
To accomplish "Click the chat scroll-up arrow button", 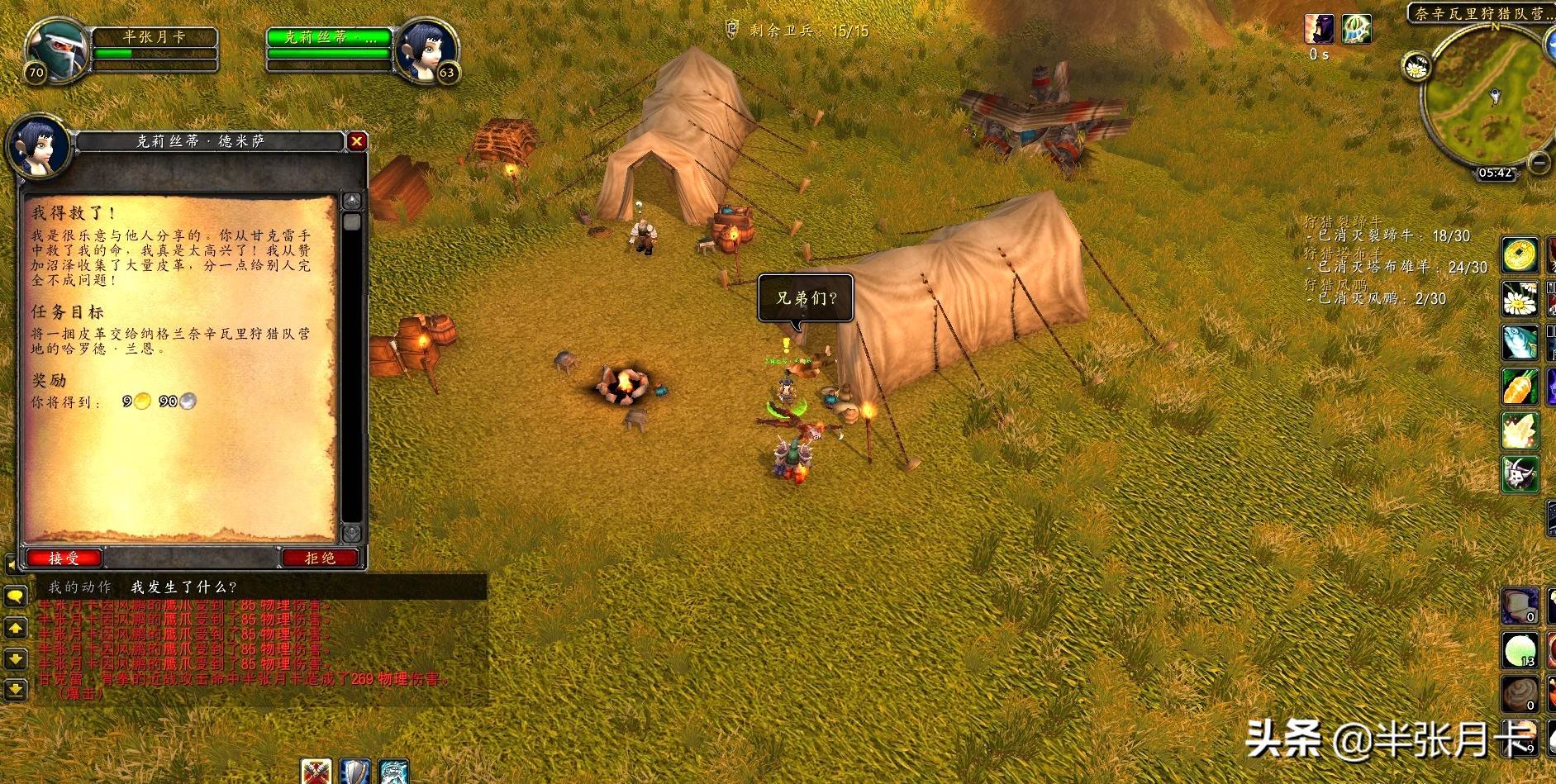I will point(15,629).
